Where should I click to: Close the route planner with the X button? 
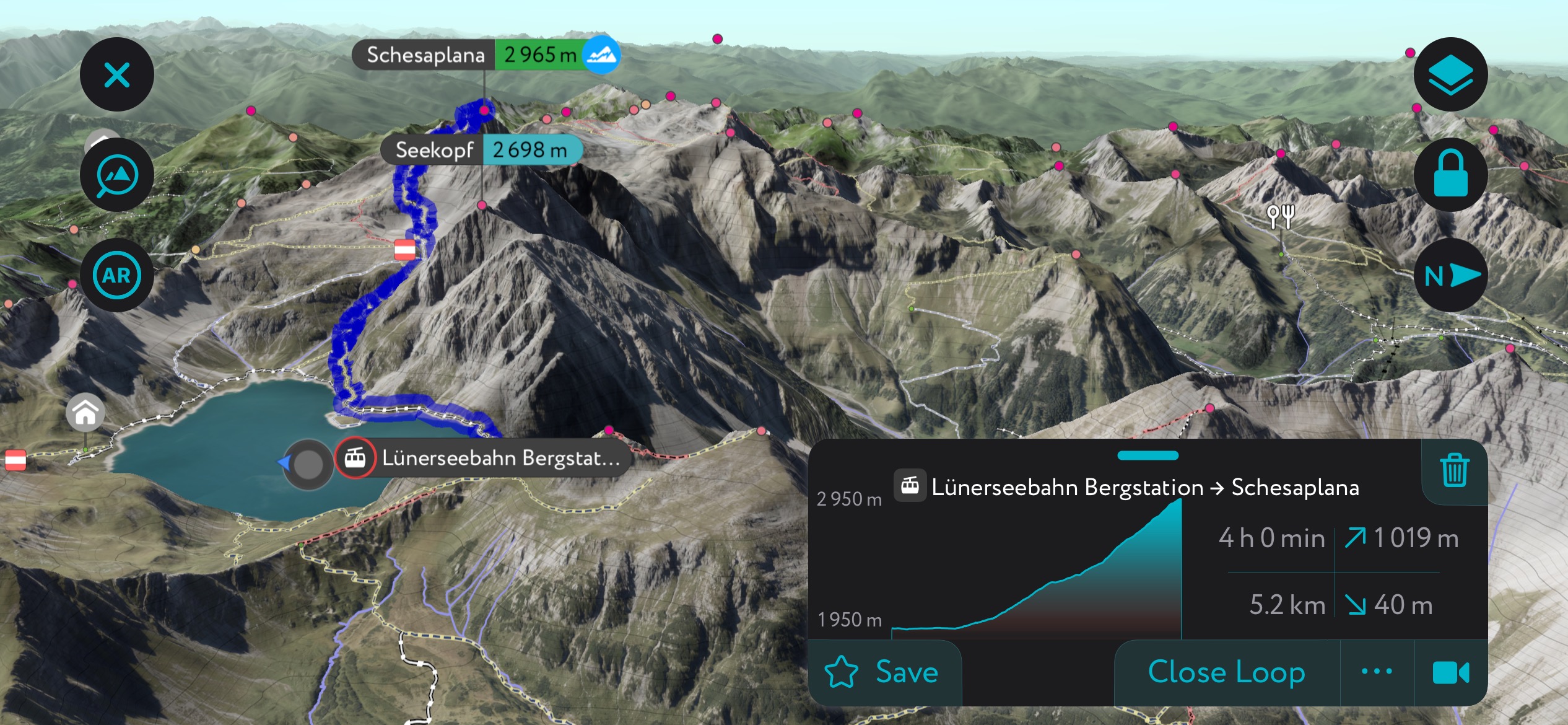pos(116,75)
